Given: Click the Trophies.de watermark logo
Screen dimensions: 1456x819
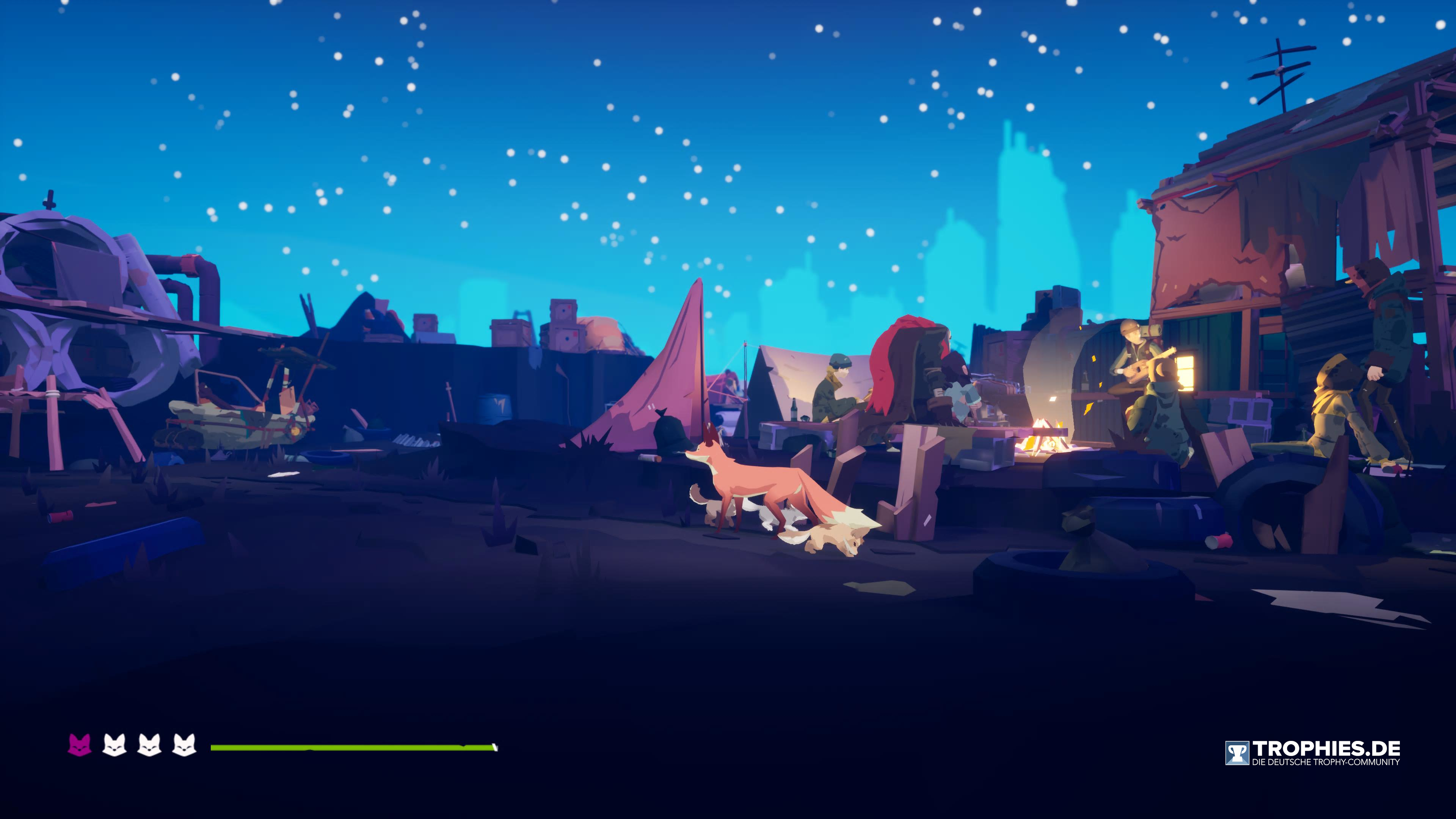Looking at the screenshot, I should pyautogui.click(x=1312, y=753).
